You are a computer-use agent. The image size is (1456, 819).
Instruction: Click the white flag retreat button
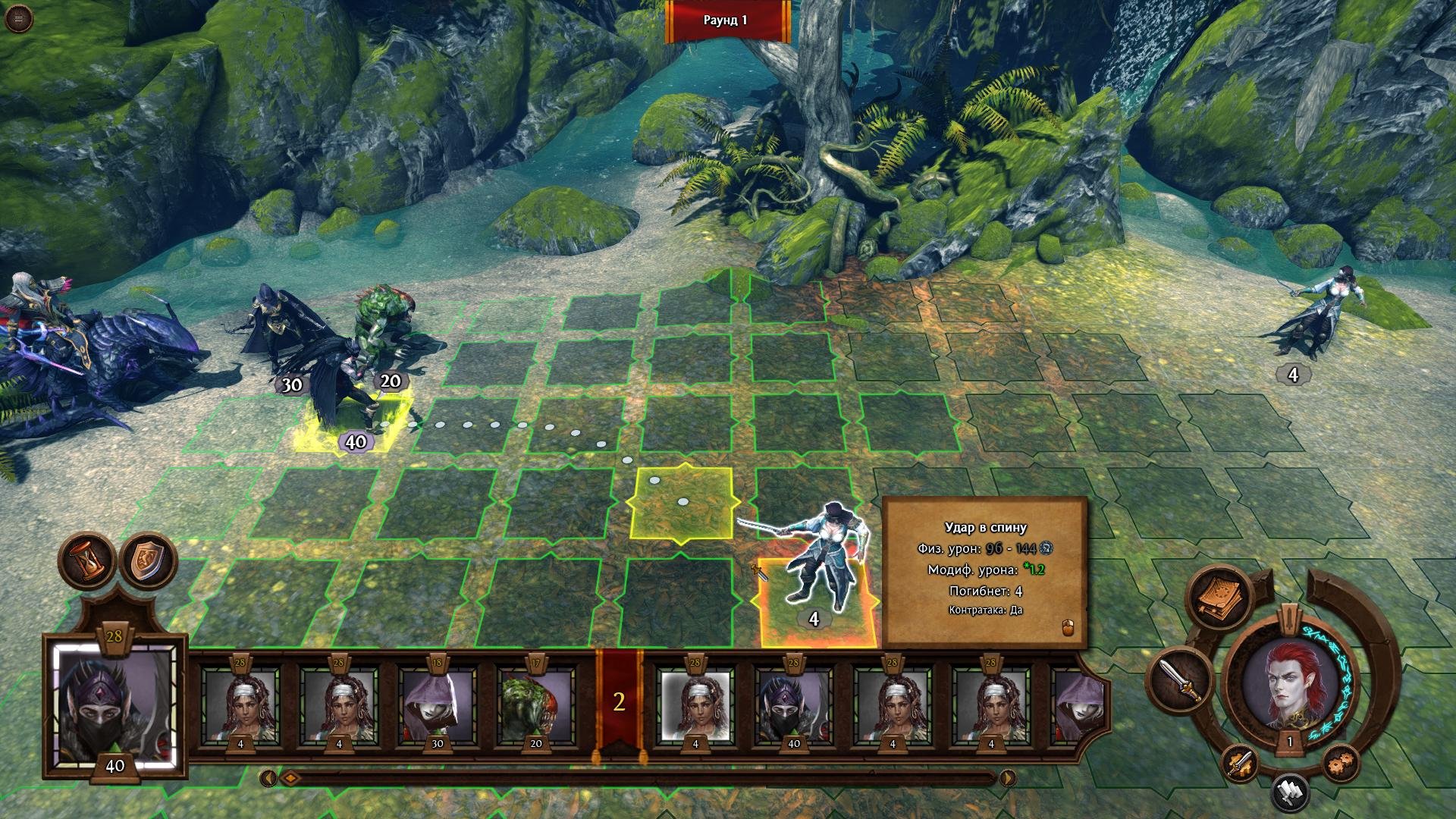coord(1290,792)
